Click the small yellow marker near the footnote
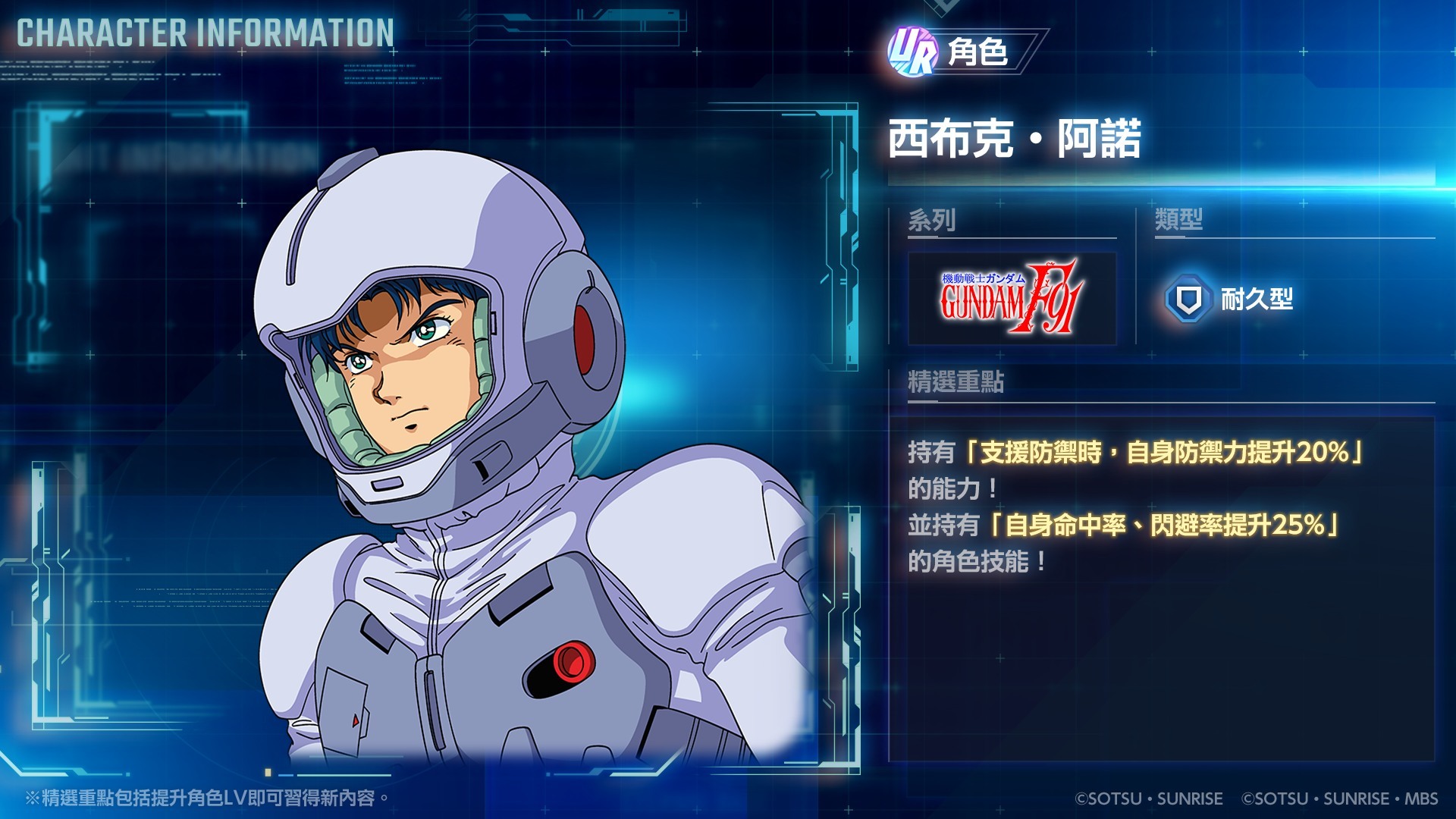This screenshot has width=1456, height=819. click(267, 770)
